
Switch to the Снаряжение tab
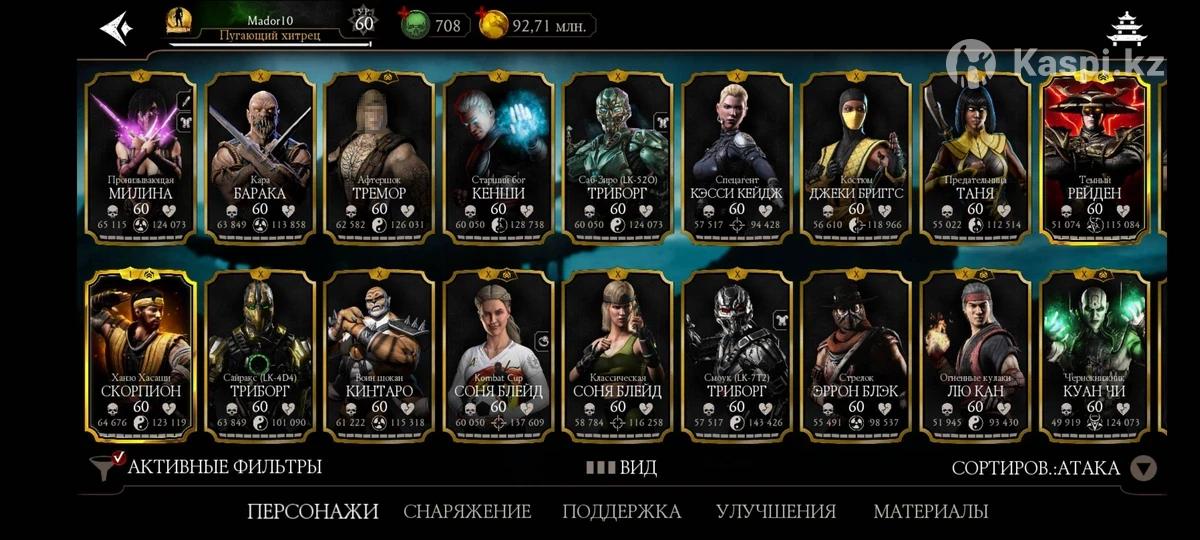tap(467, 512)
